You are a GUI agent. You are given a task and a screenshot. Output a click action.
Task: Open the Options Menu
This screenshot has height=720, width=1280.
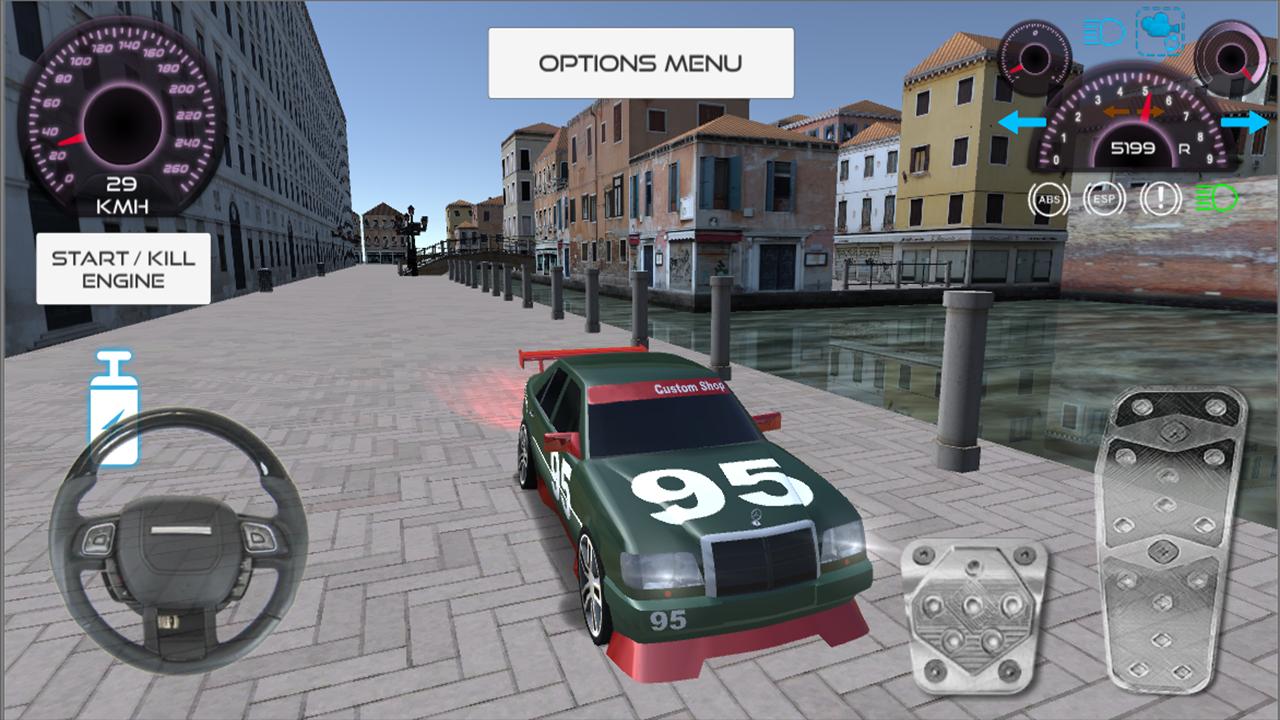pos(640,63)
